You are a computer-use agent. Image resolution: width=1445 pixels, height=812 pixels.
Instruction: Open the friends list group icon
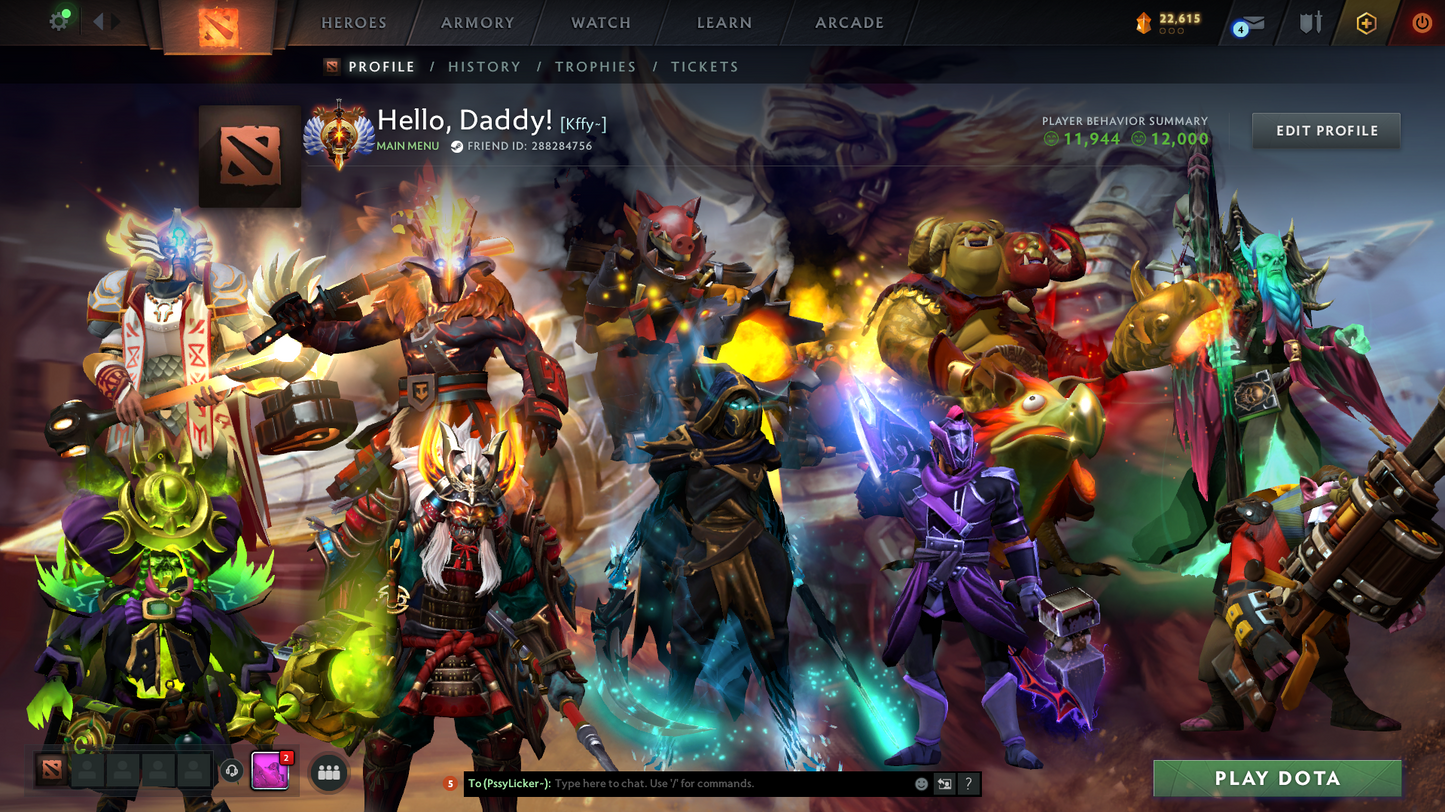click(329, 772)
